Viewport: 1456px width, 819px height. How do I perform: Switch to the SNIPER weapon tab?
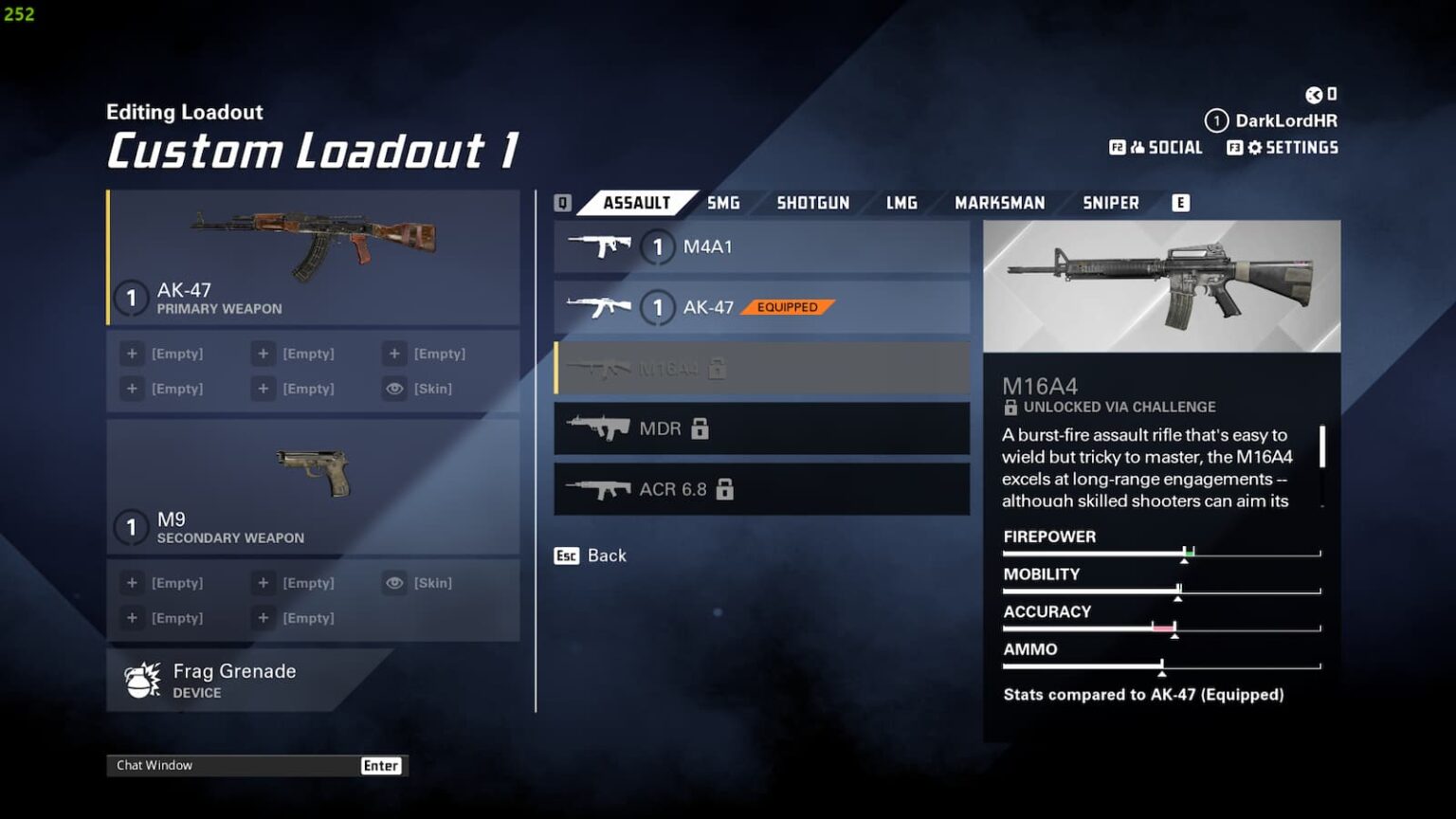click(1109, 202)
